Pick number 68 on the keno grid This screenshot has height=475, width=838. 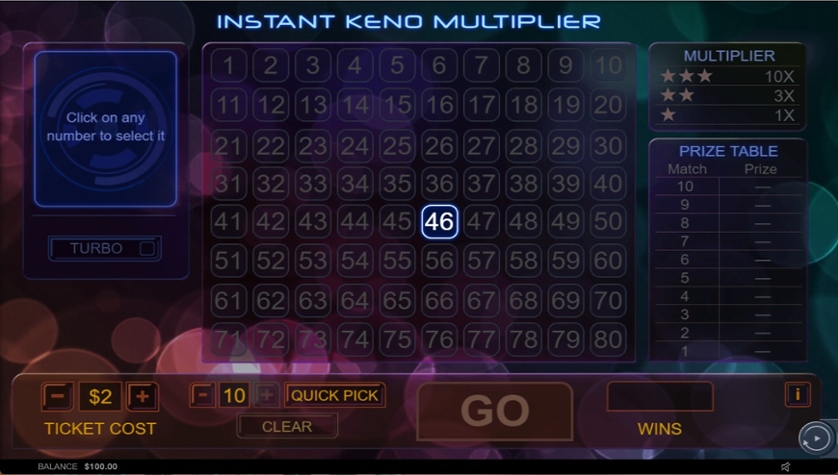coord(523,300)
